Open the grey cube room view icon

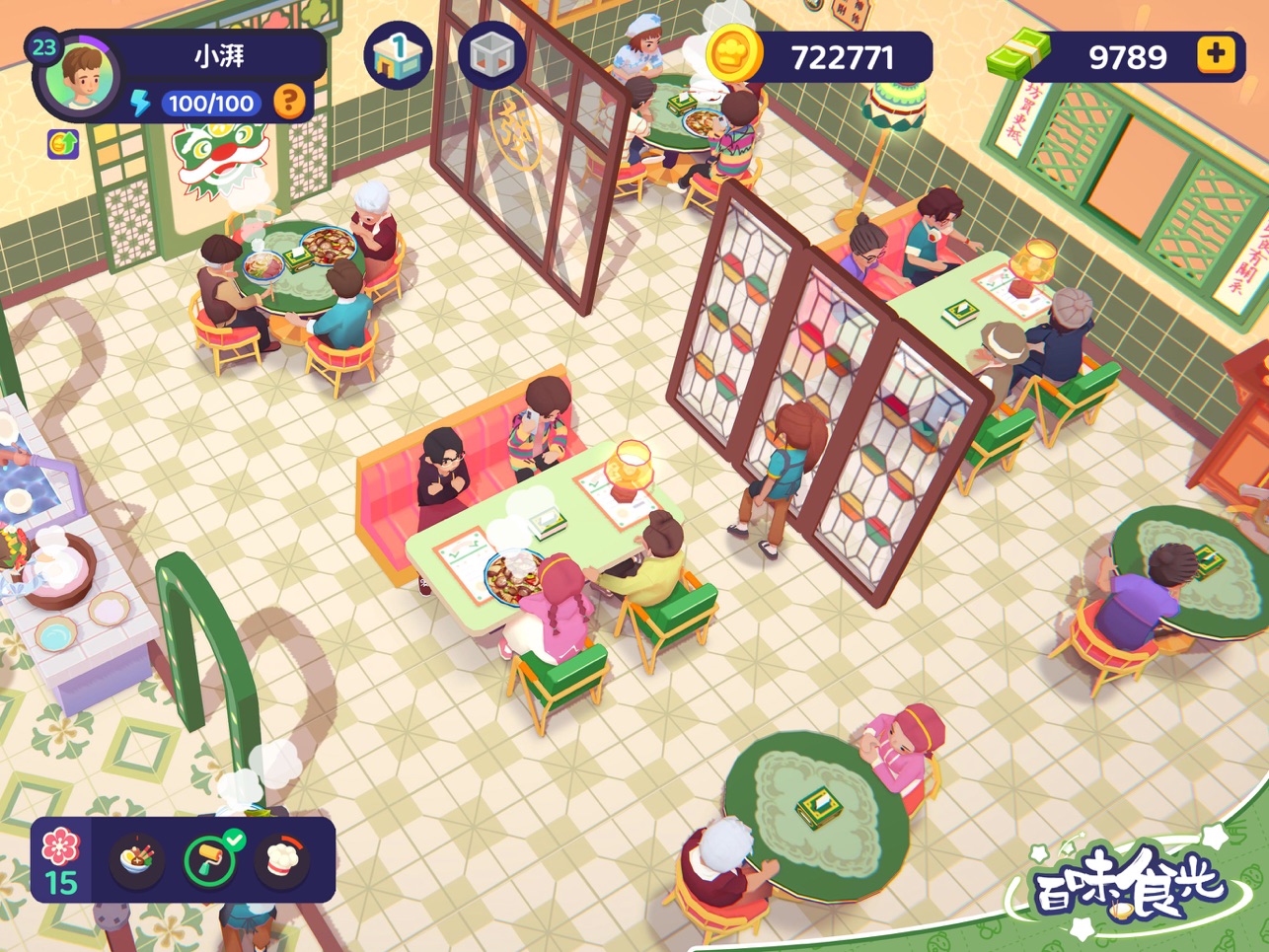point(490,56)
